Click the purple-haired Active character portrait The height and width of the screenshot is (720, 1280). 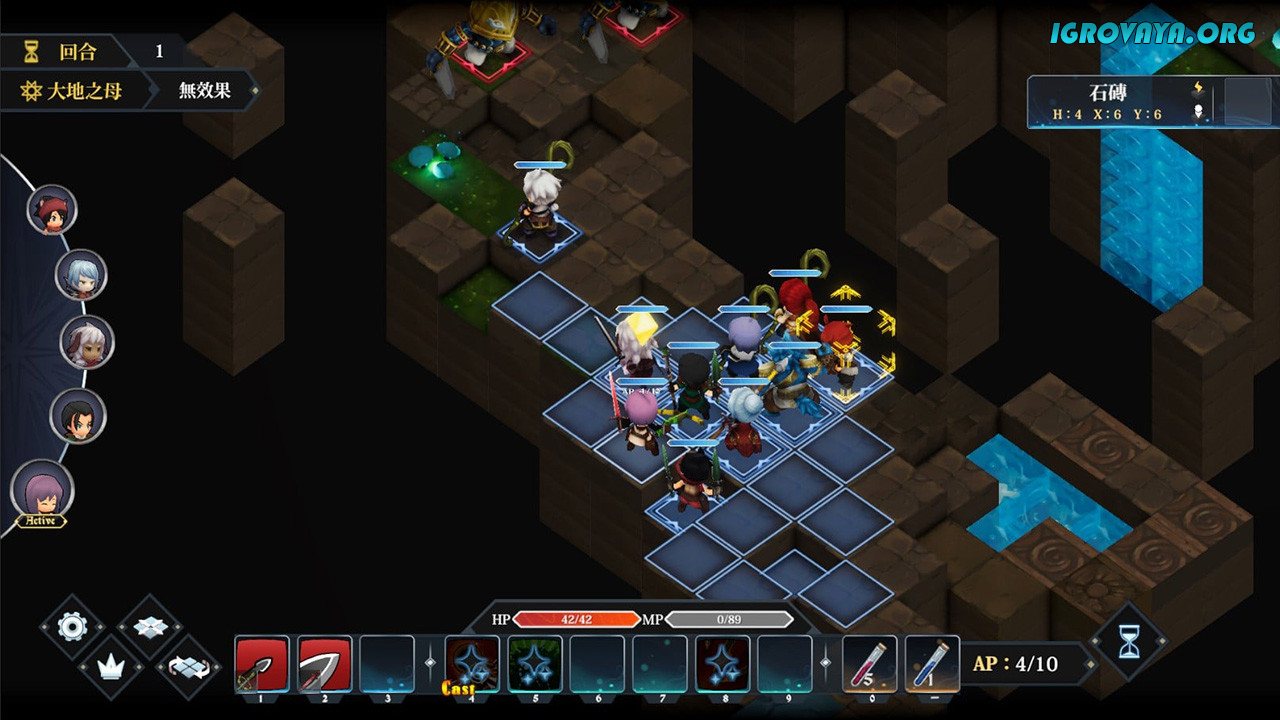pyautogui.click(x=42, y=490)
